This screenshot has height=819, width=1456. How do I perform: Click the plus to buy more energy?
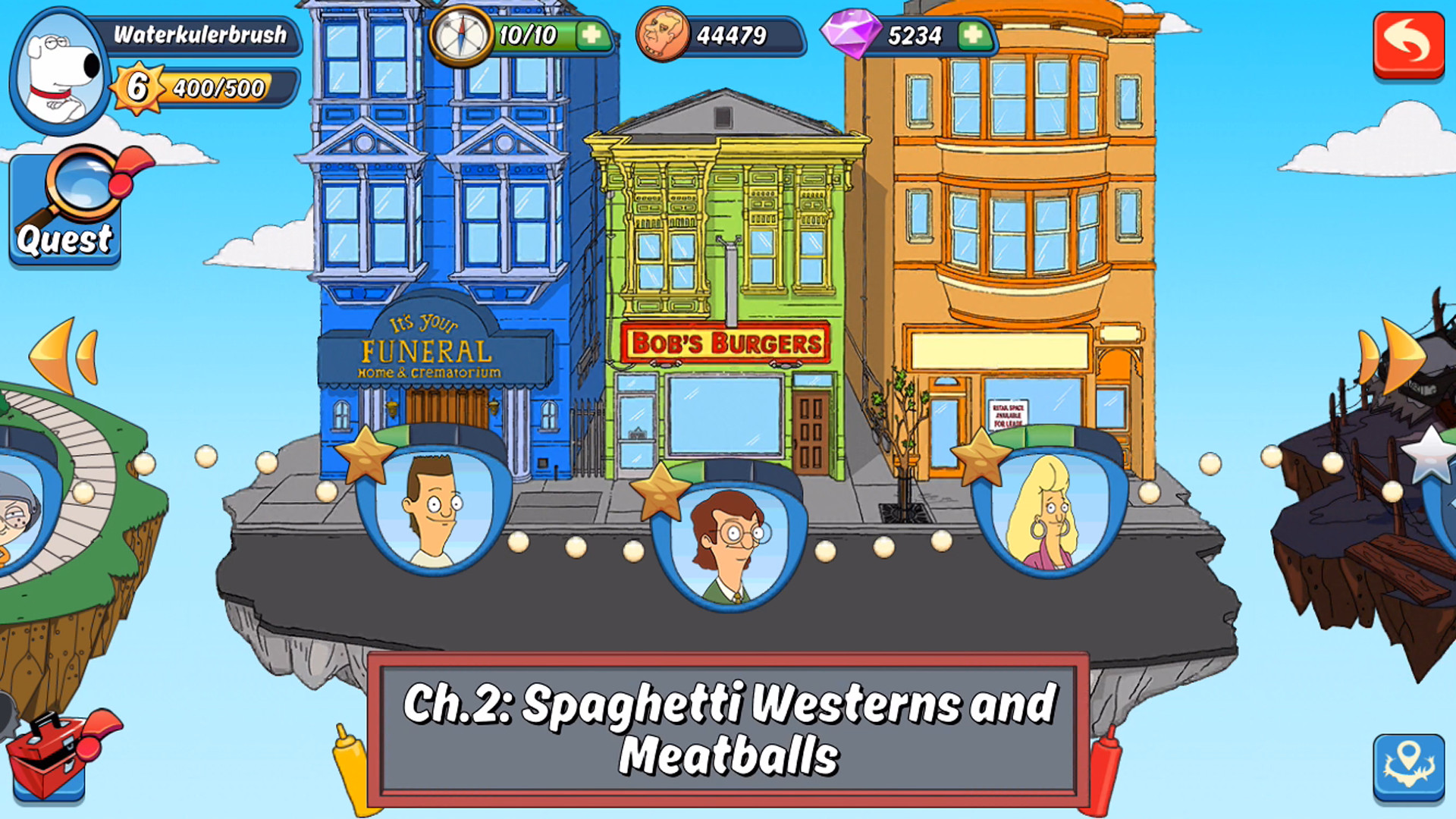point(594,34)
